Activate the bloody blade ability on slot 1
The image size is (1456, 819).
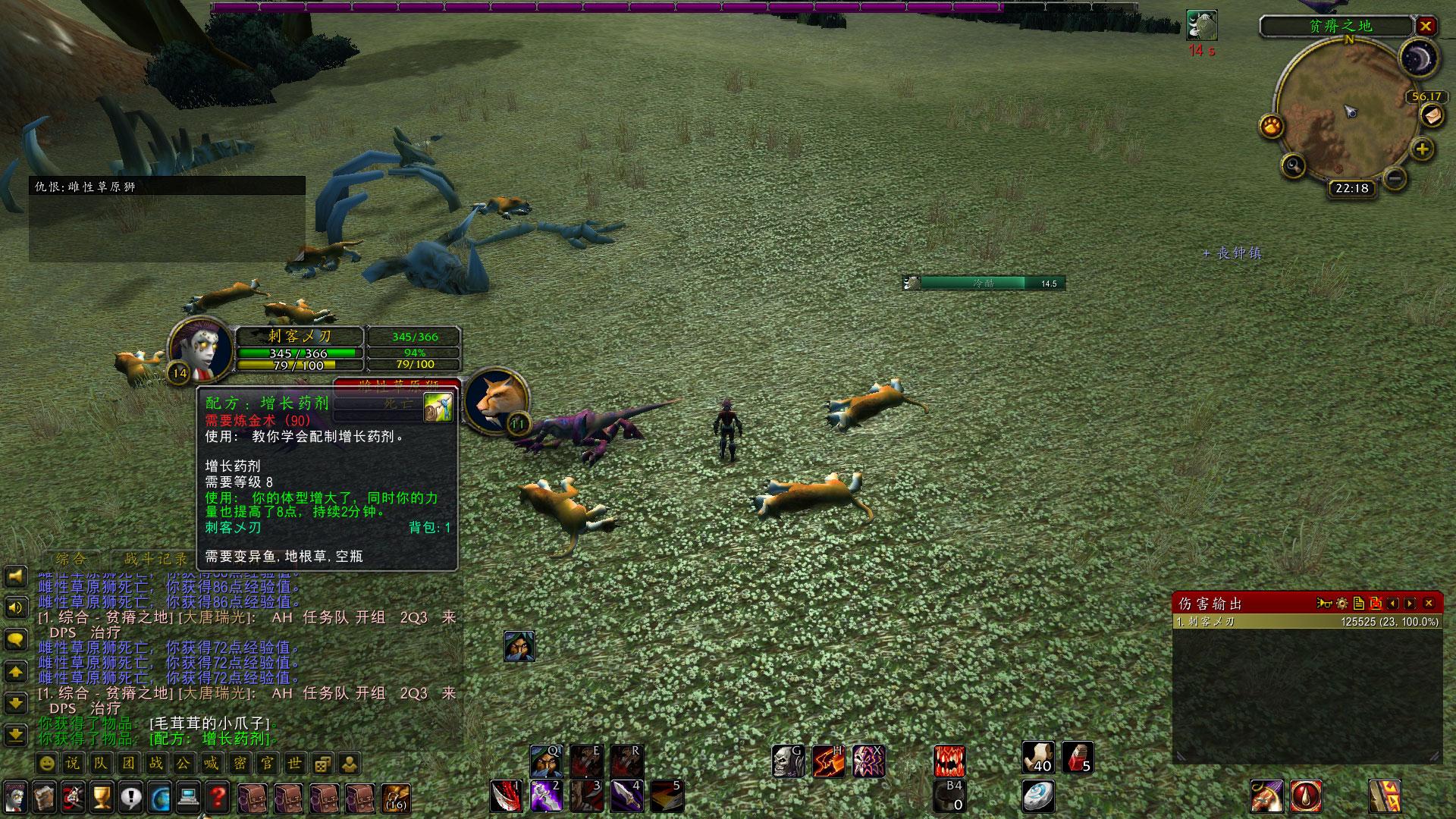click(x=506, y=795)
